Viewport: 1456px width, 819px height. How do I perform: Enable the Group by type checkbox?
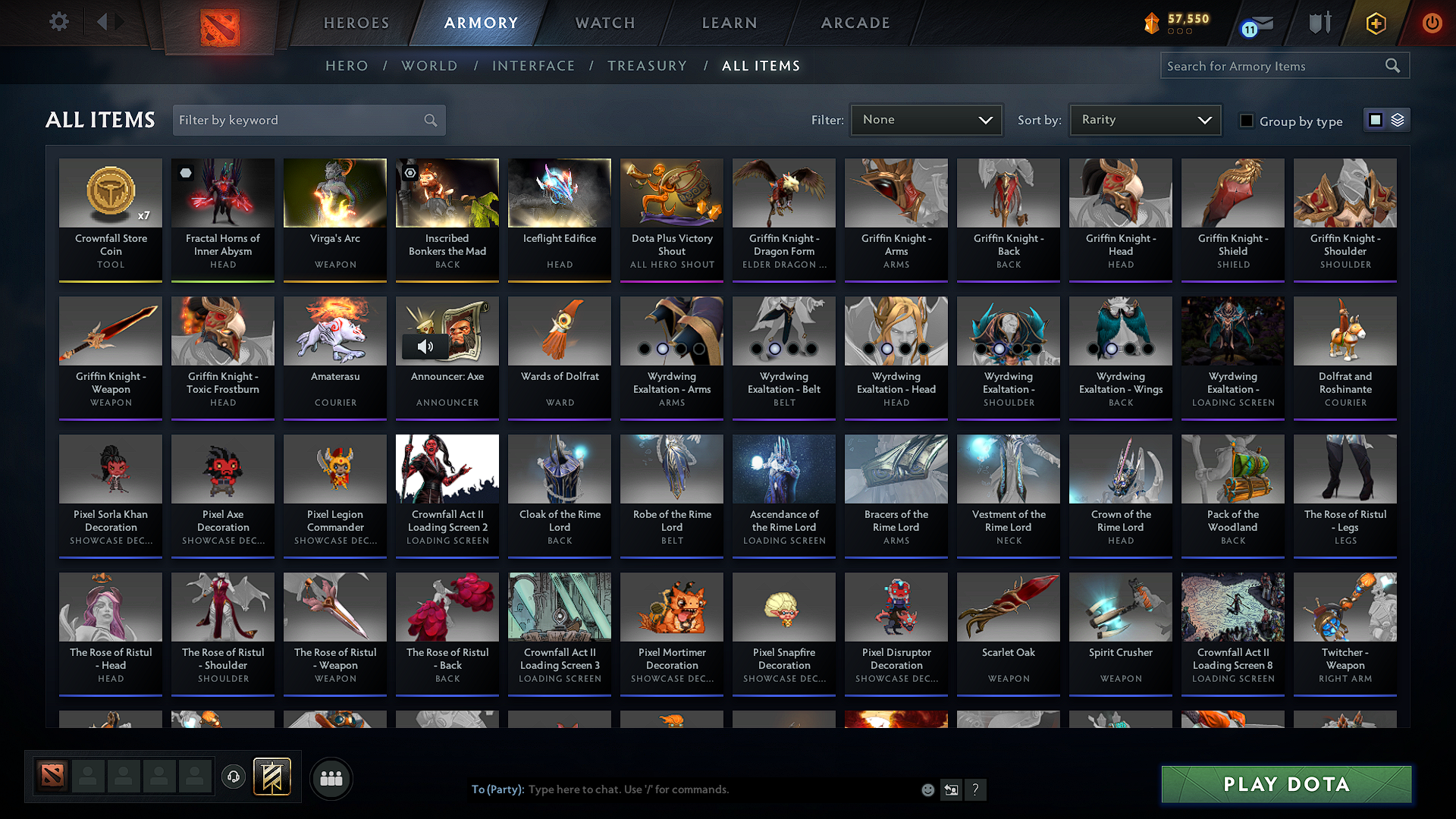(x=1247, y=121)
